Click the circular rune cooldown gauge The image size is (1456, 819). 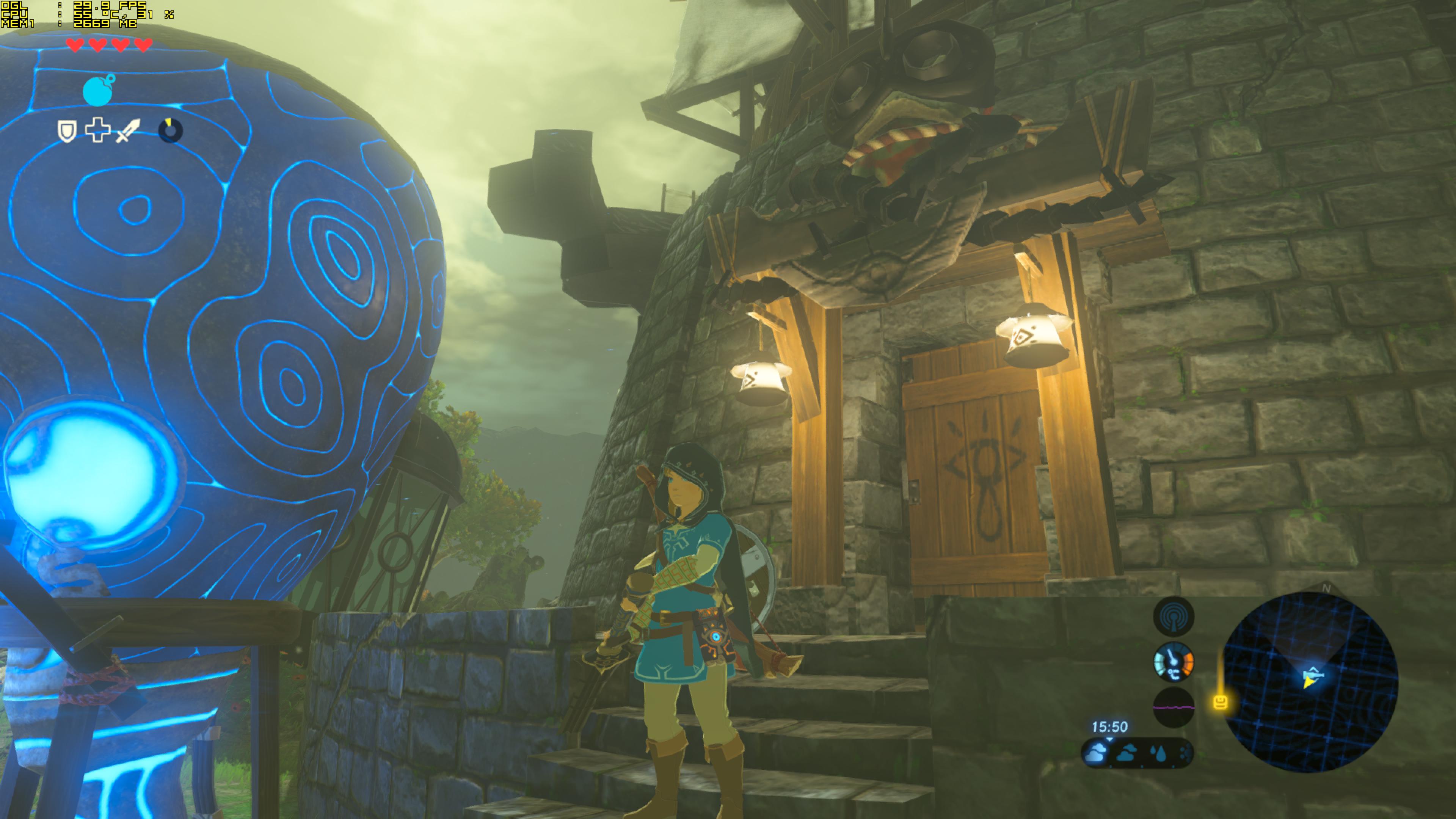click(x=170, y=130)
